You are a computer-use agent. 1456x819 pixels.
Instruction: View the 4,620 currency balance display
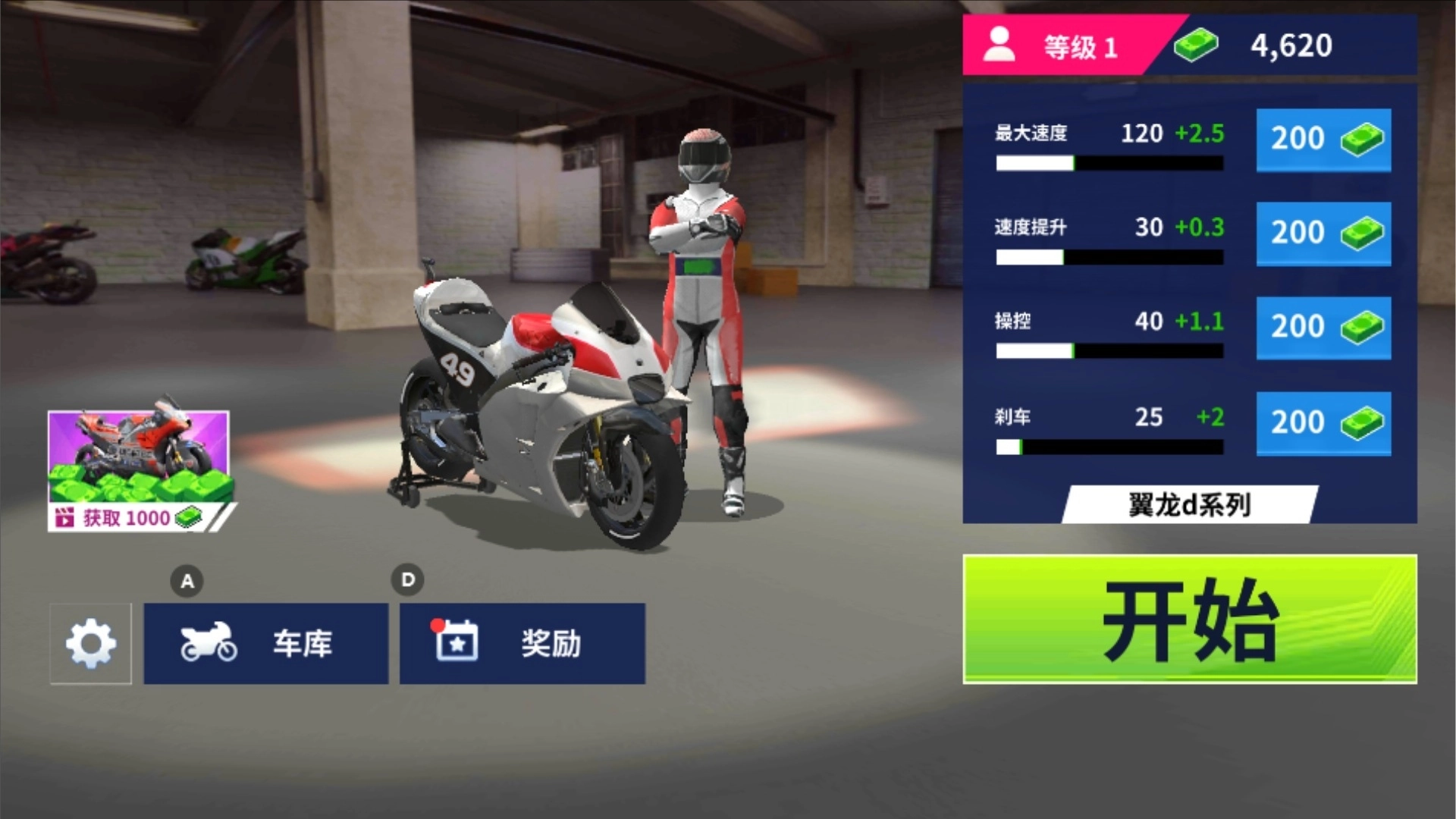tap(1289, 45)
